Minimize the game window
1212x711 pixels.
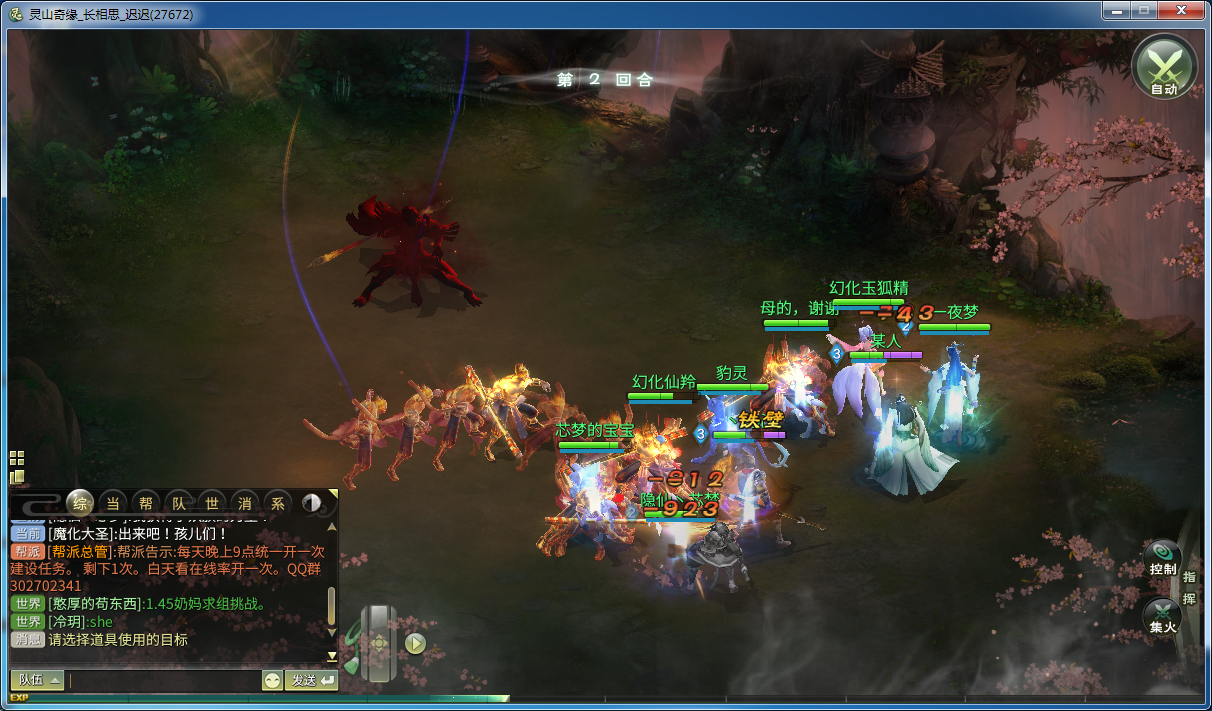1117,11
